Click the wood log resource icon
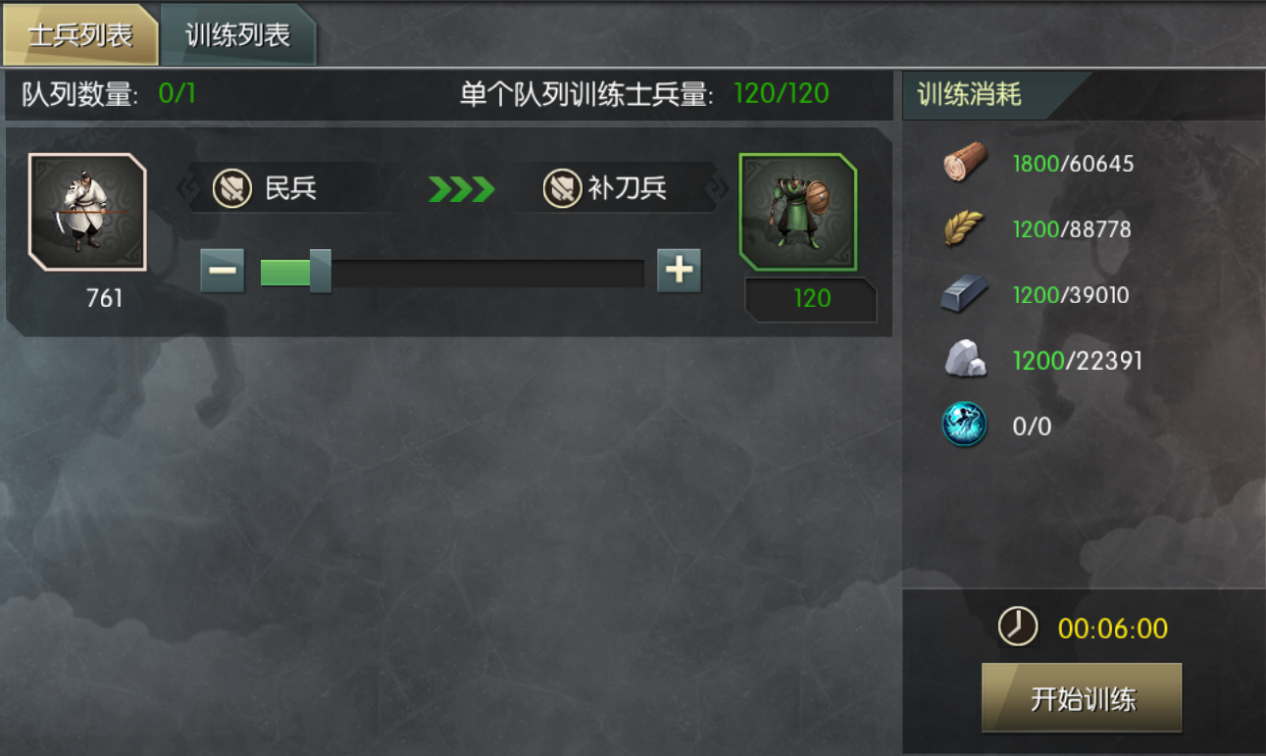 pyautogui.click(x=965, y=162)
